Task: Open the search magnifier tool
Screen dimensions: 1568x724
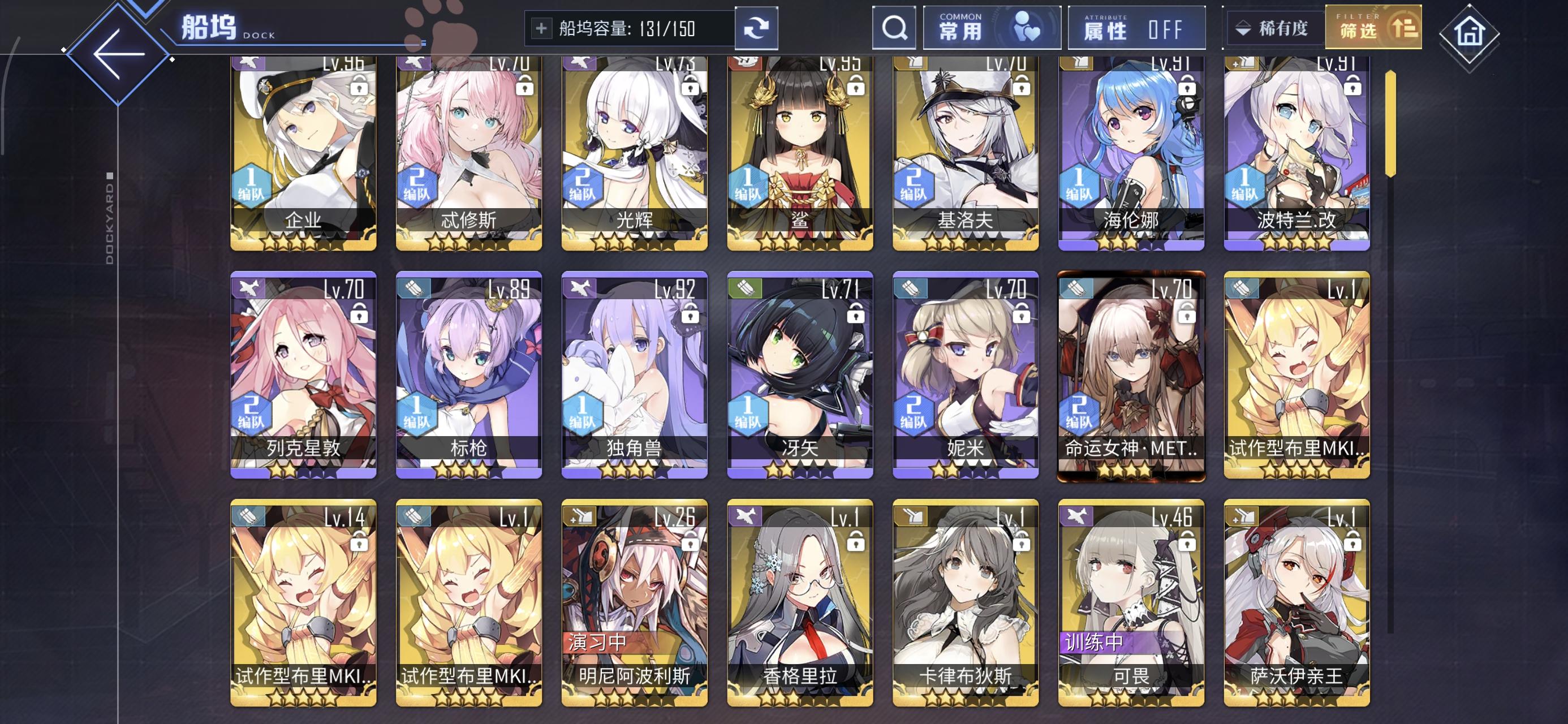Action: tap(894, 27)
